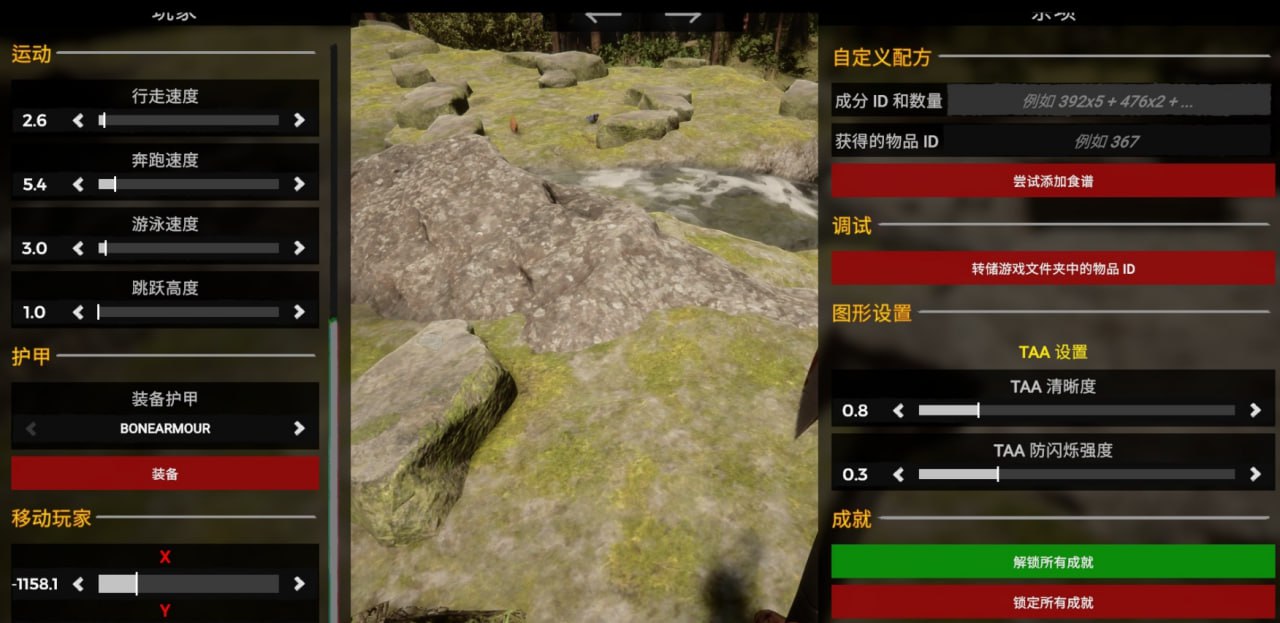This screenshot has width=1280, height=623.
Task: Increase 行走速度 with its right arrow
Action: pos(299,120)
